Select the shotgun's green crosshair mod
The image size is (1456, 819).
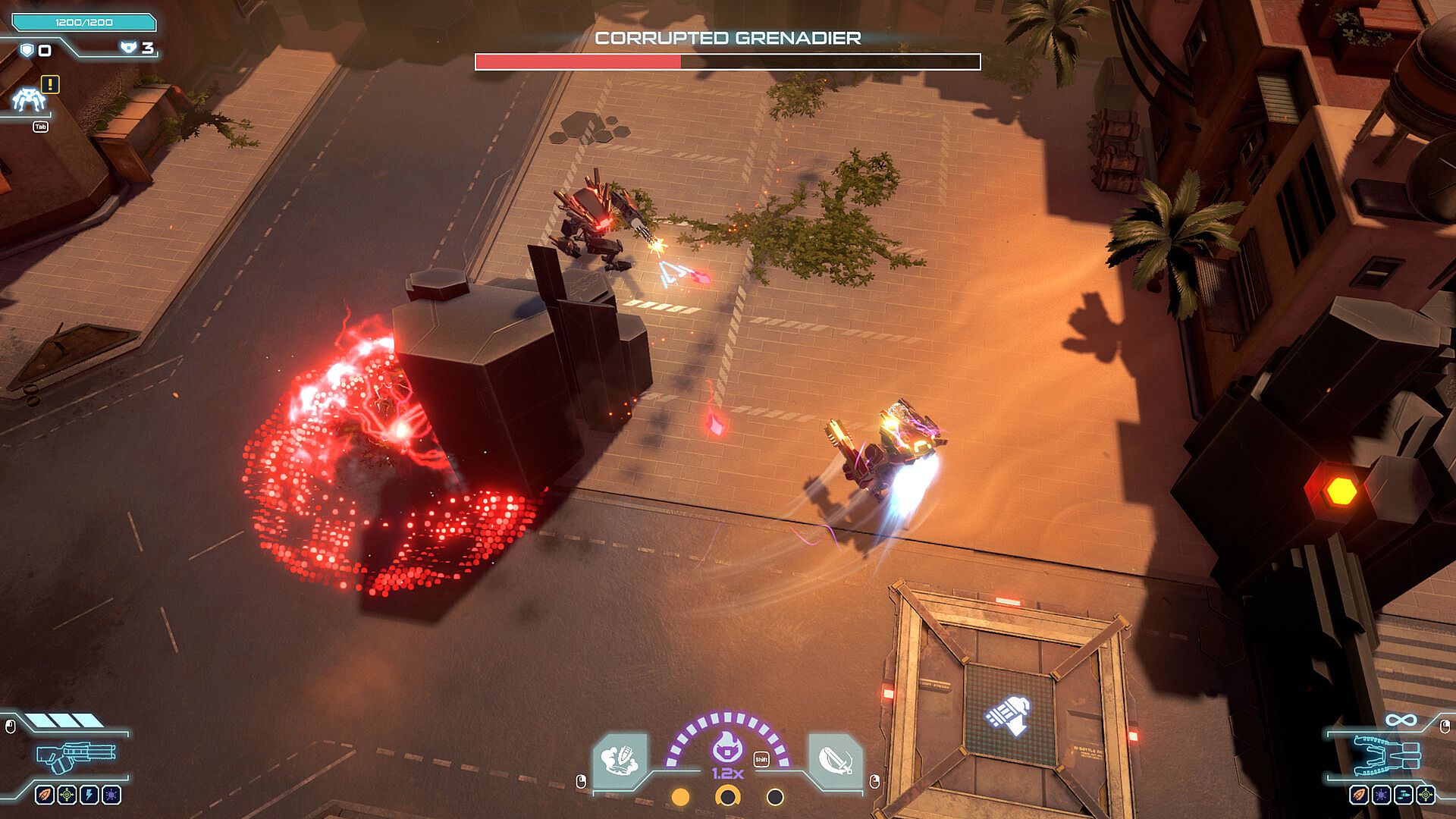67,795
